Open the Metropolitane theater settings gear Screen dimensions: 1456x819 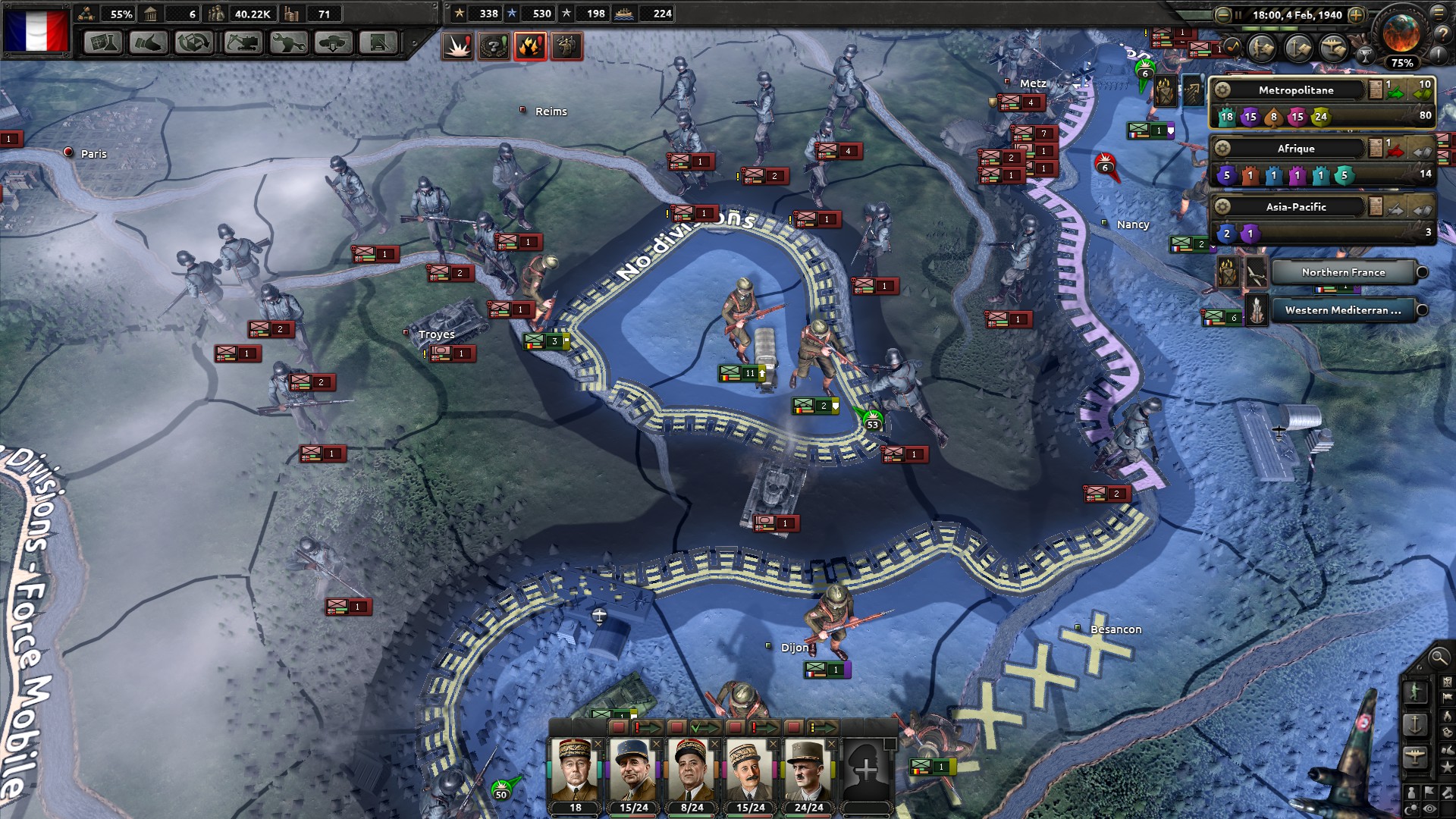point(1222,90)
